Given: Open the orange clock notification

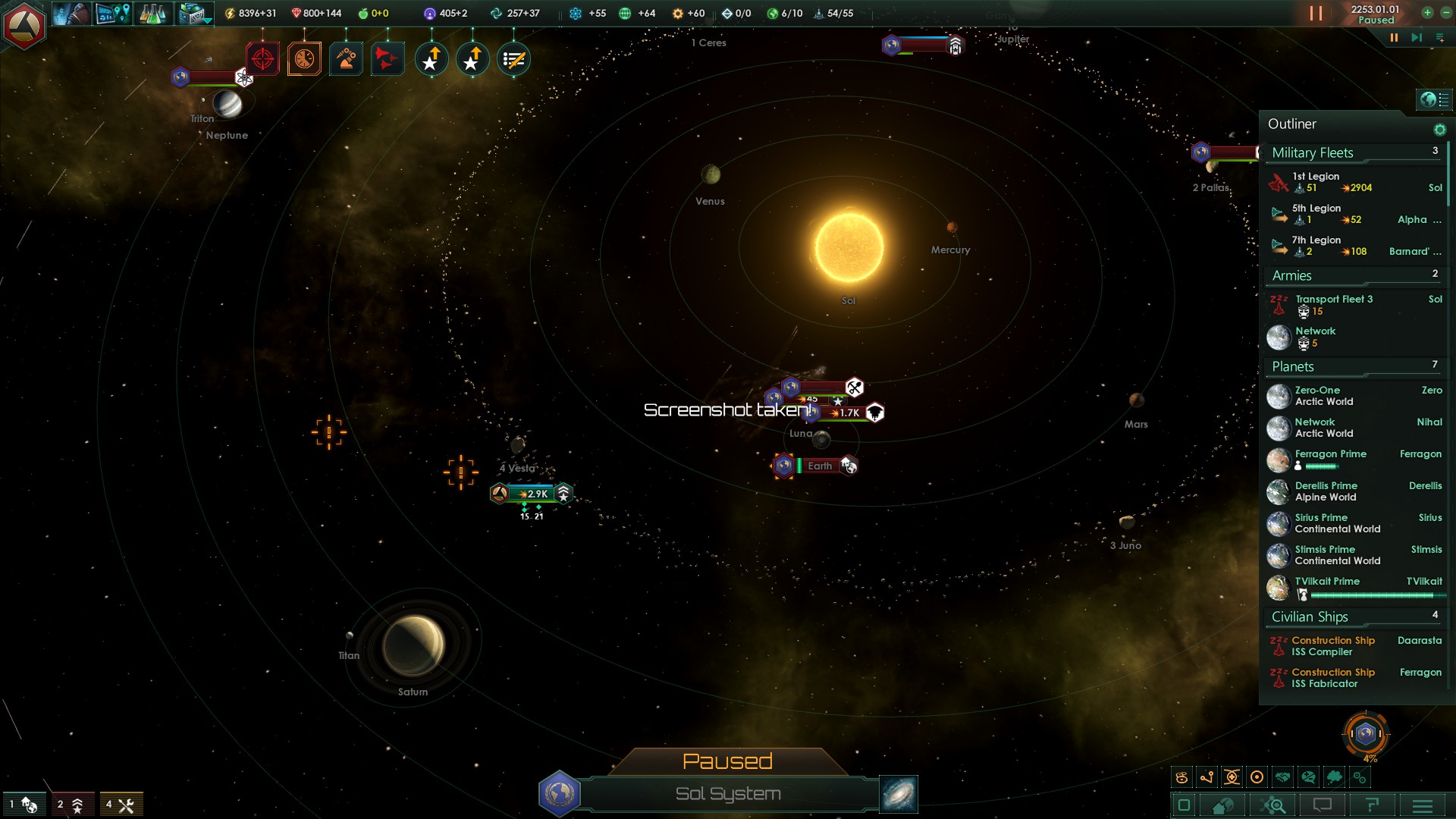Looking at the screenshot, I should (304, 59).
